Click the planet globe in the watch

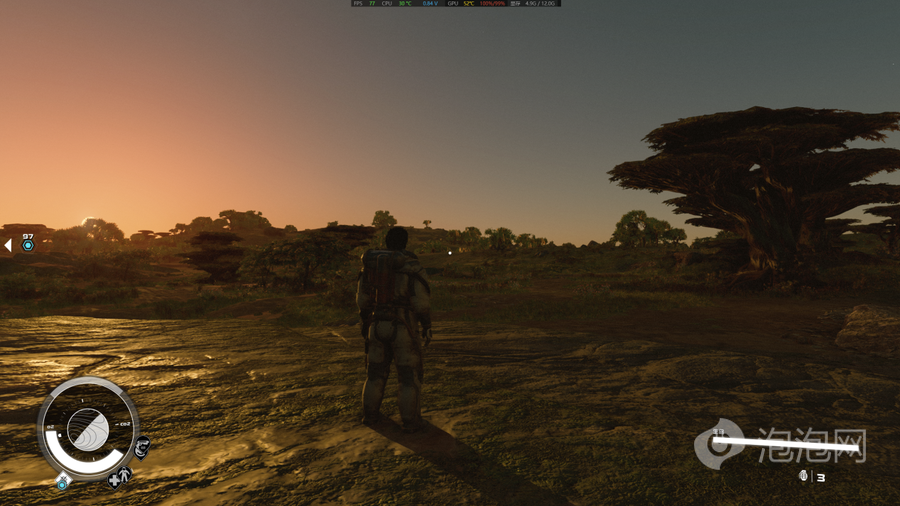click(x=88, y=431)
